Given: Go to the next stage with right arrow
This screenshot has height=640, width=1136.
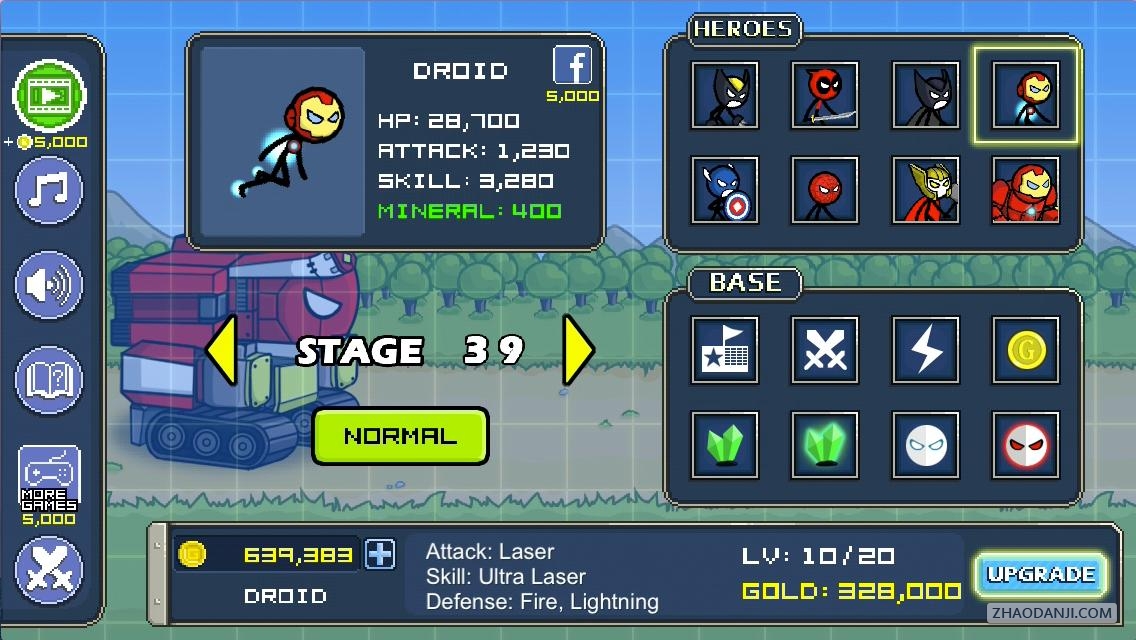Looking at the screenshot, I should (x=578, y=350).
